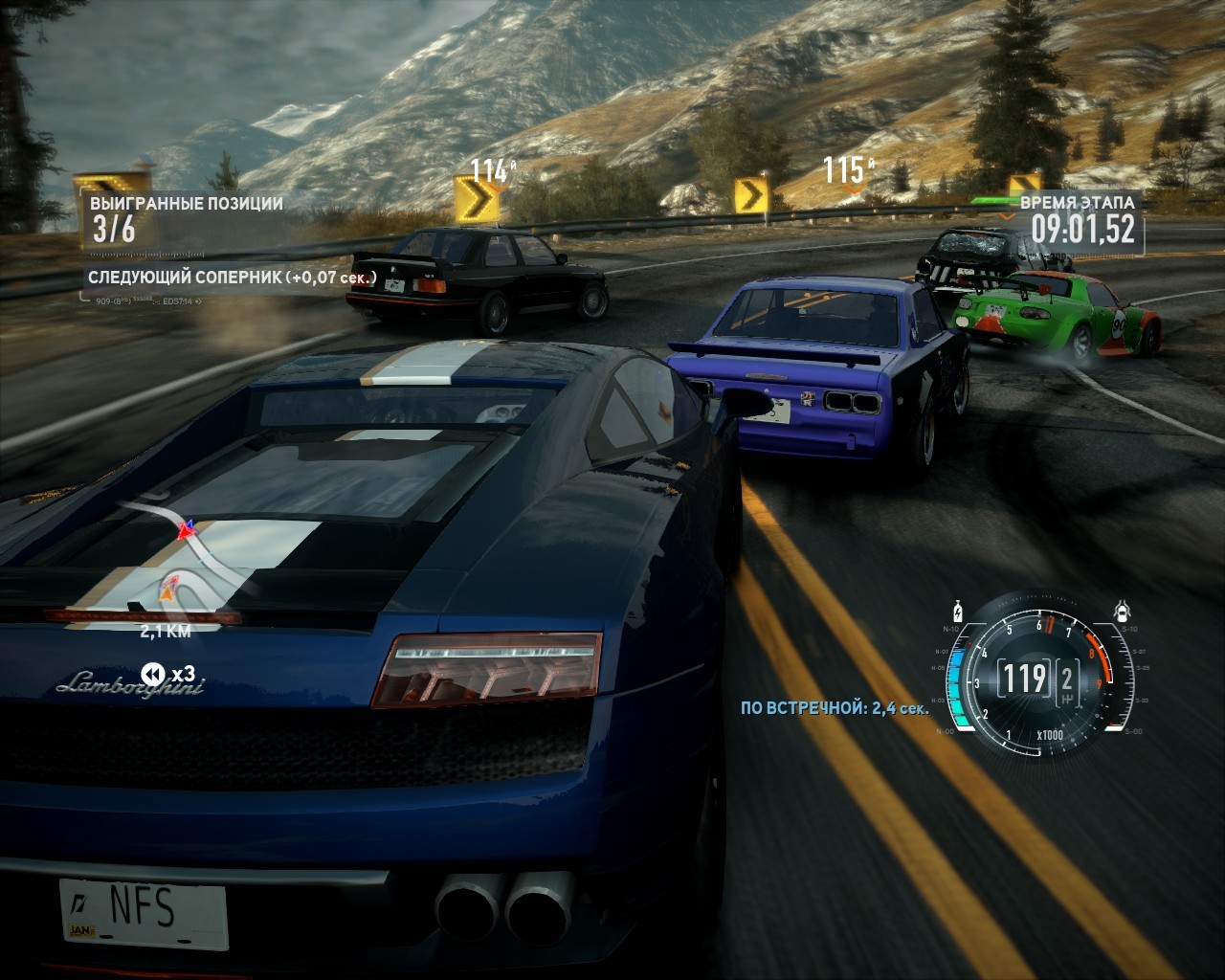
Task: Click the car icon right of tachometer
Action: point(1122,611)
